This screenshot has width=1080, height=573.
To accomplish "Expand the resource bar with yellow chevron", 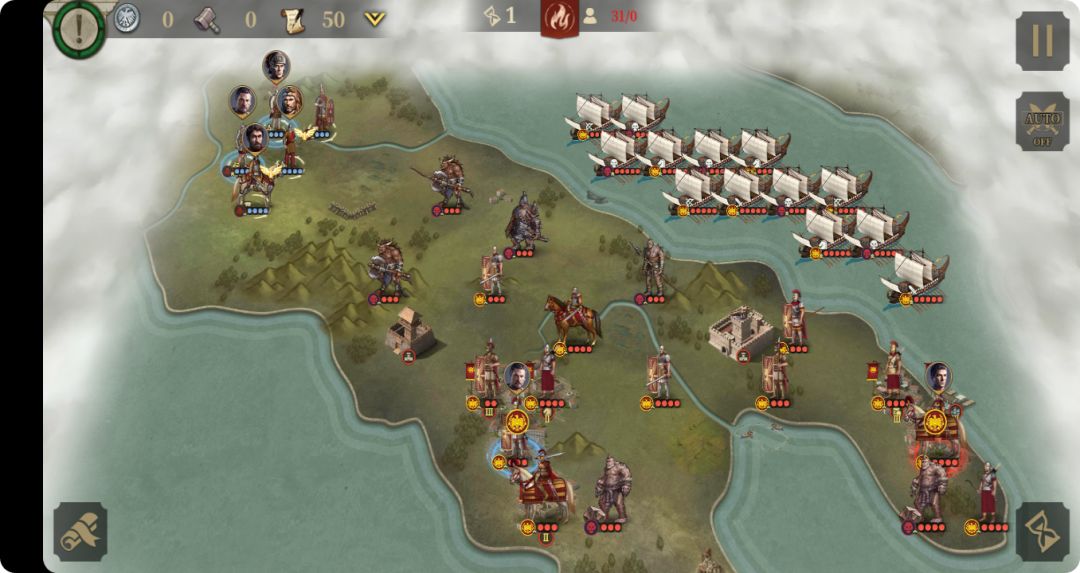I will click(374, 18).
